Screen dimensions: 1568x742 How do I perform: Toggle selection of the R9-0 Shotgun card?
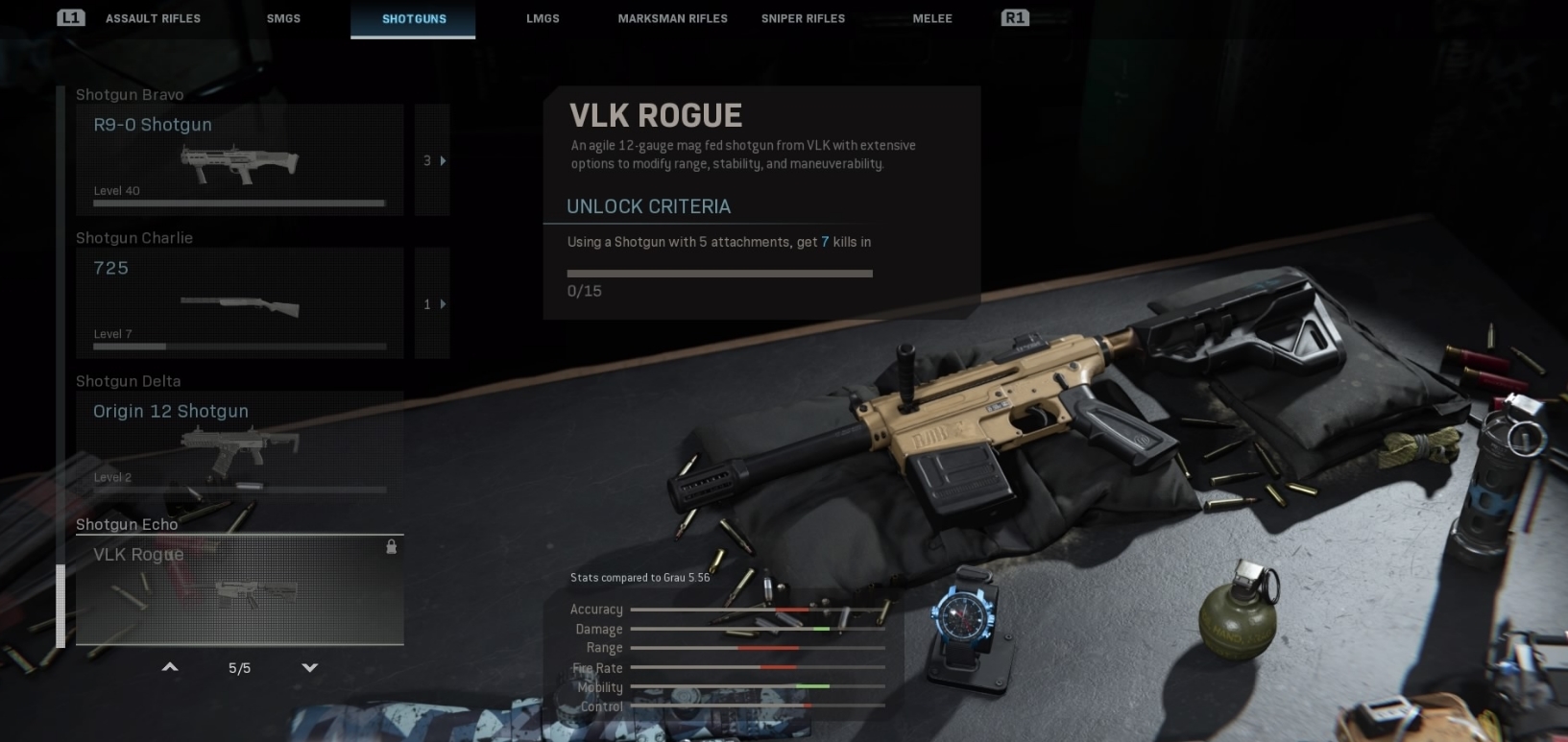click(x=240, y=160)
